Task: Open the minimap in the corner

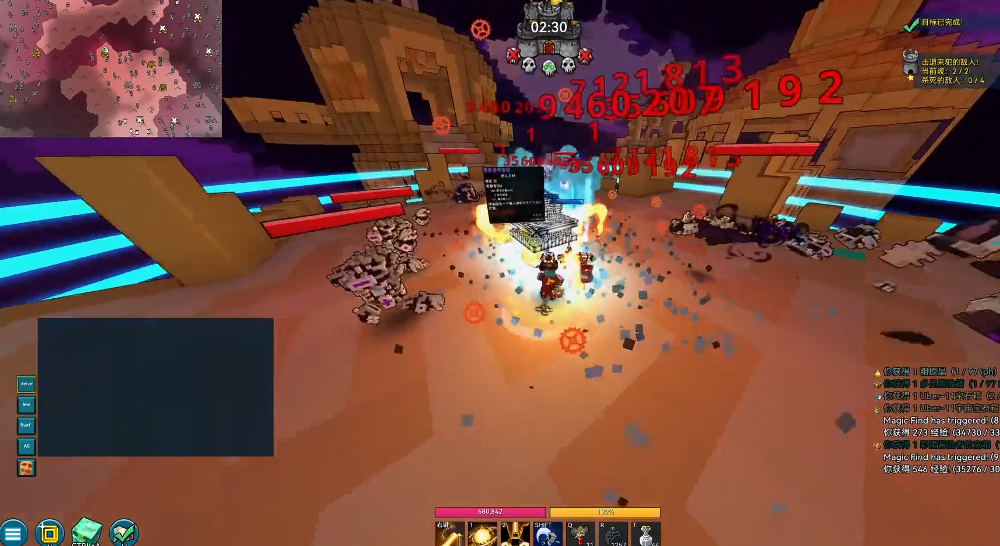Action: click(x=110, y=68)
